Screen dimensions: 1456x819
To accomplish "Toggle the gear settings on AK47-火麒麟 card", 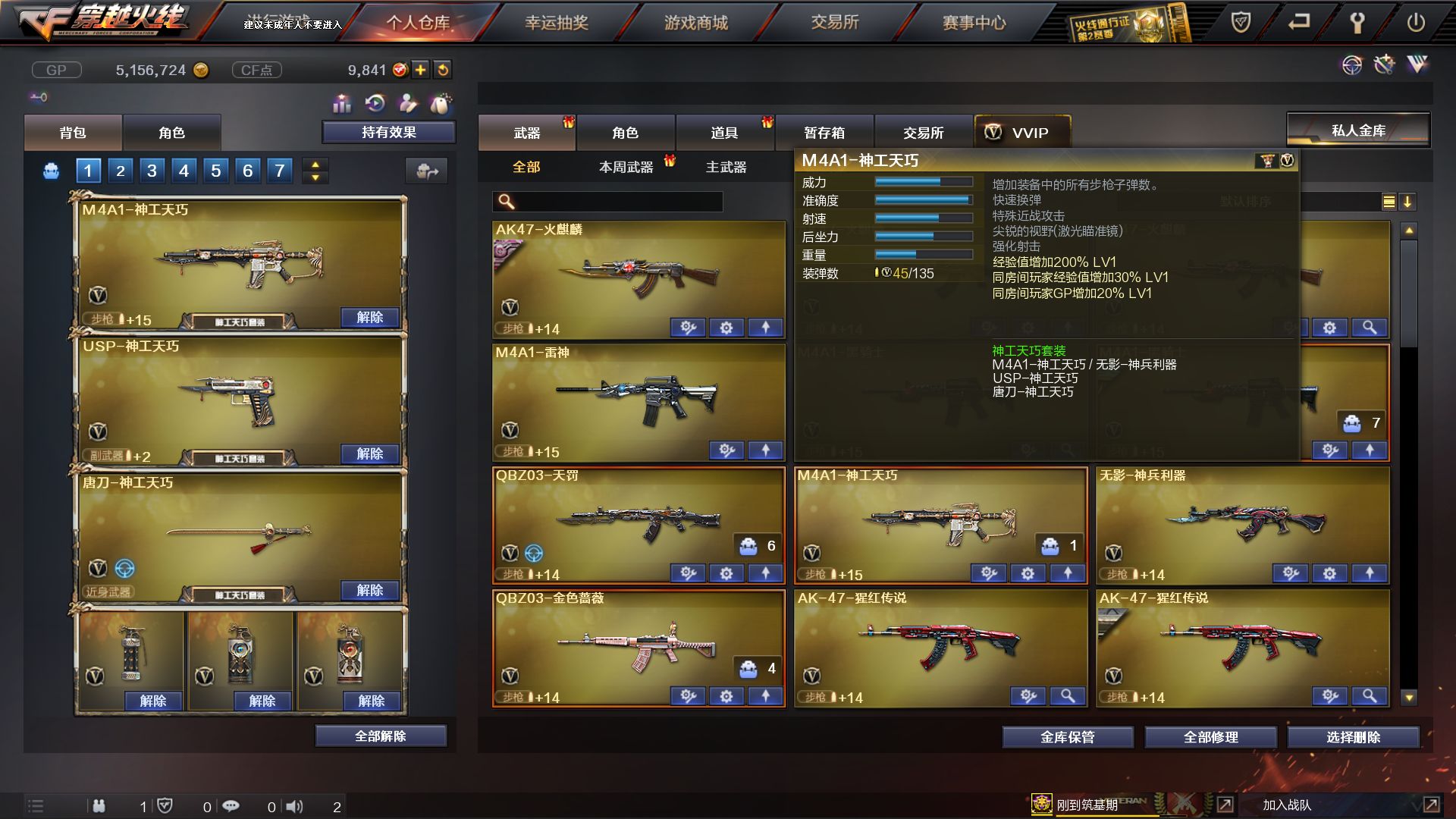I will coord(726,328).
